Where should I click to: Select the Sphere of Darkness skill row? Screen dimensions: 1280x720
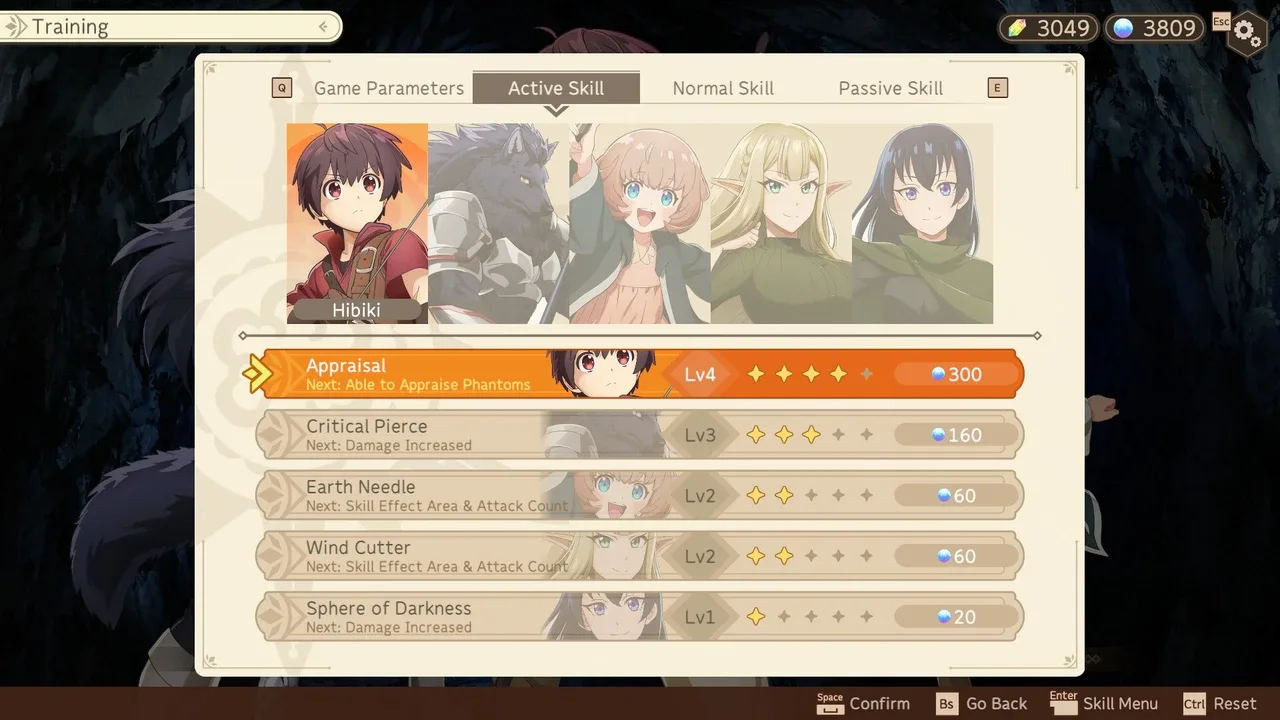[x=640, y=617]
